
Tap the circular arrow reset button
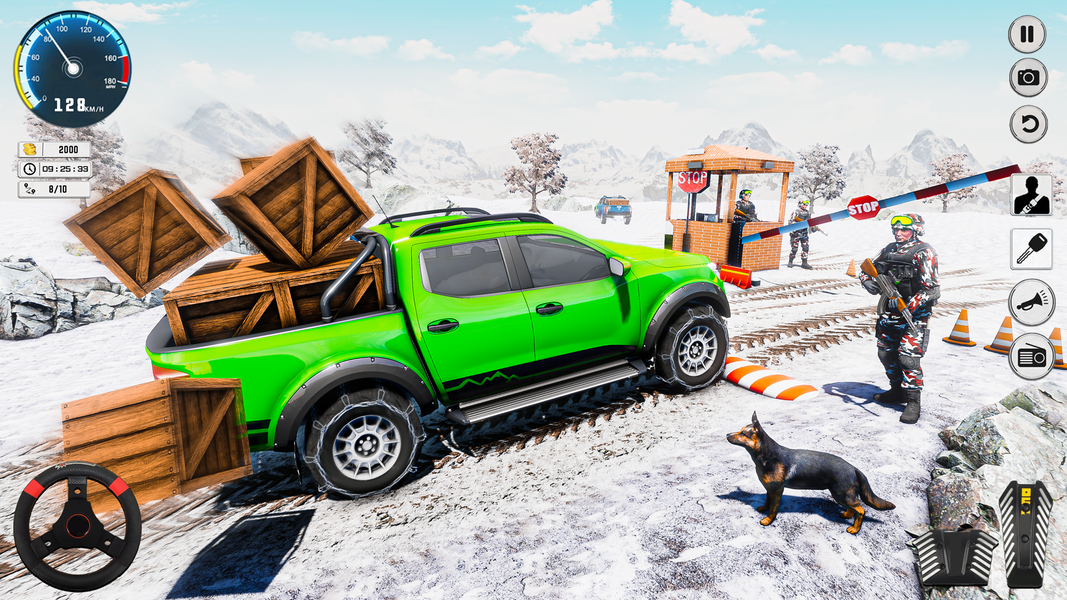[x=1027, y=125]
